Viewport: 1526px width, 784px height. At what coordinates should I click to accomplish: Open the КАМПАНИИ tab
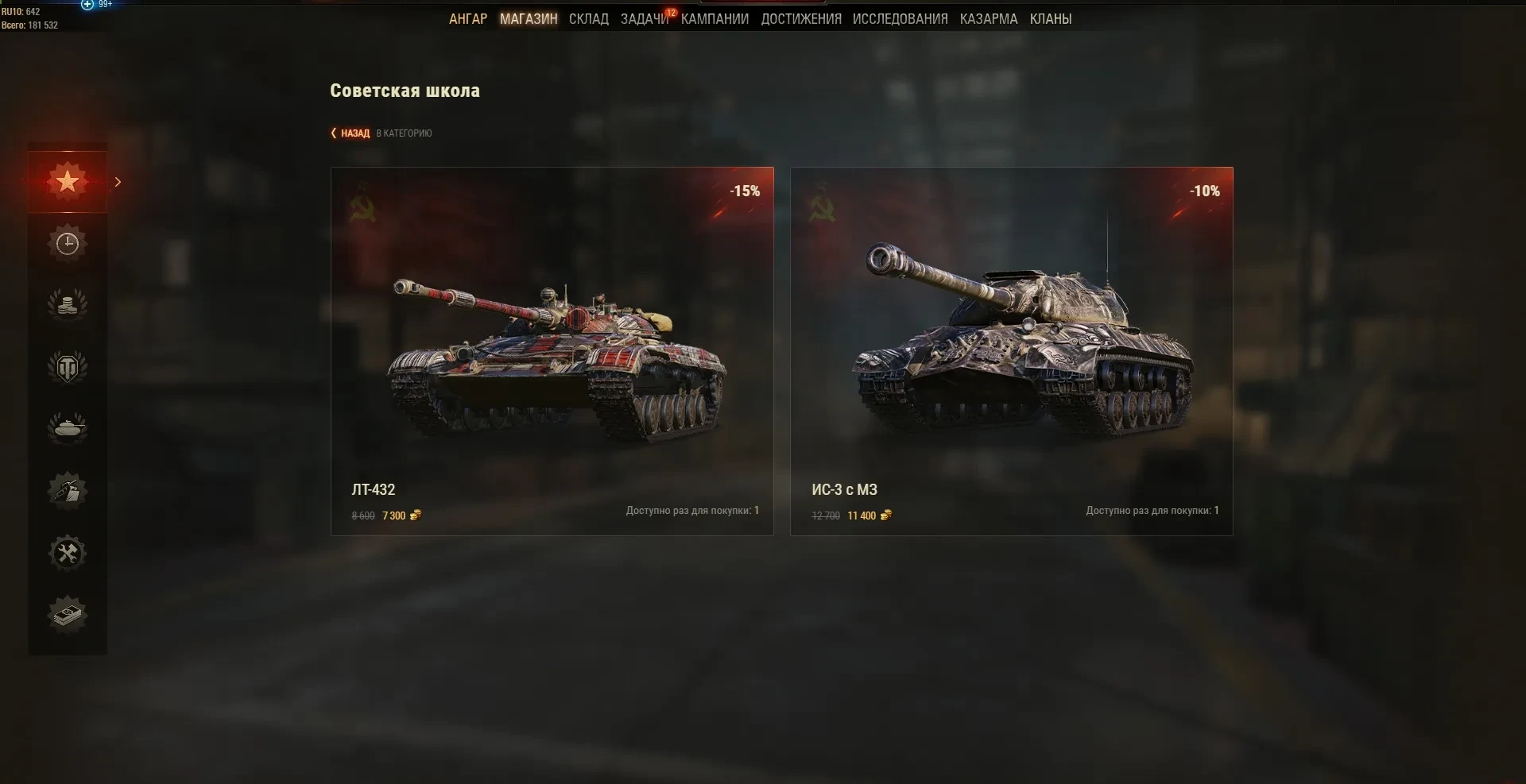(x=715, y=19)
